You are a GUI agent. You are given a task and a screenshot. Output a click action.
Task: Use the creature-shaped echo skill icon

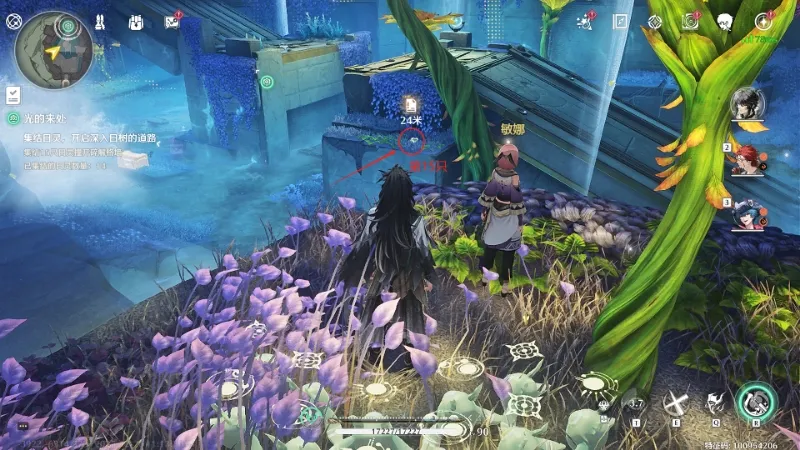click(x=716, y=403)
